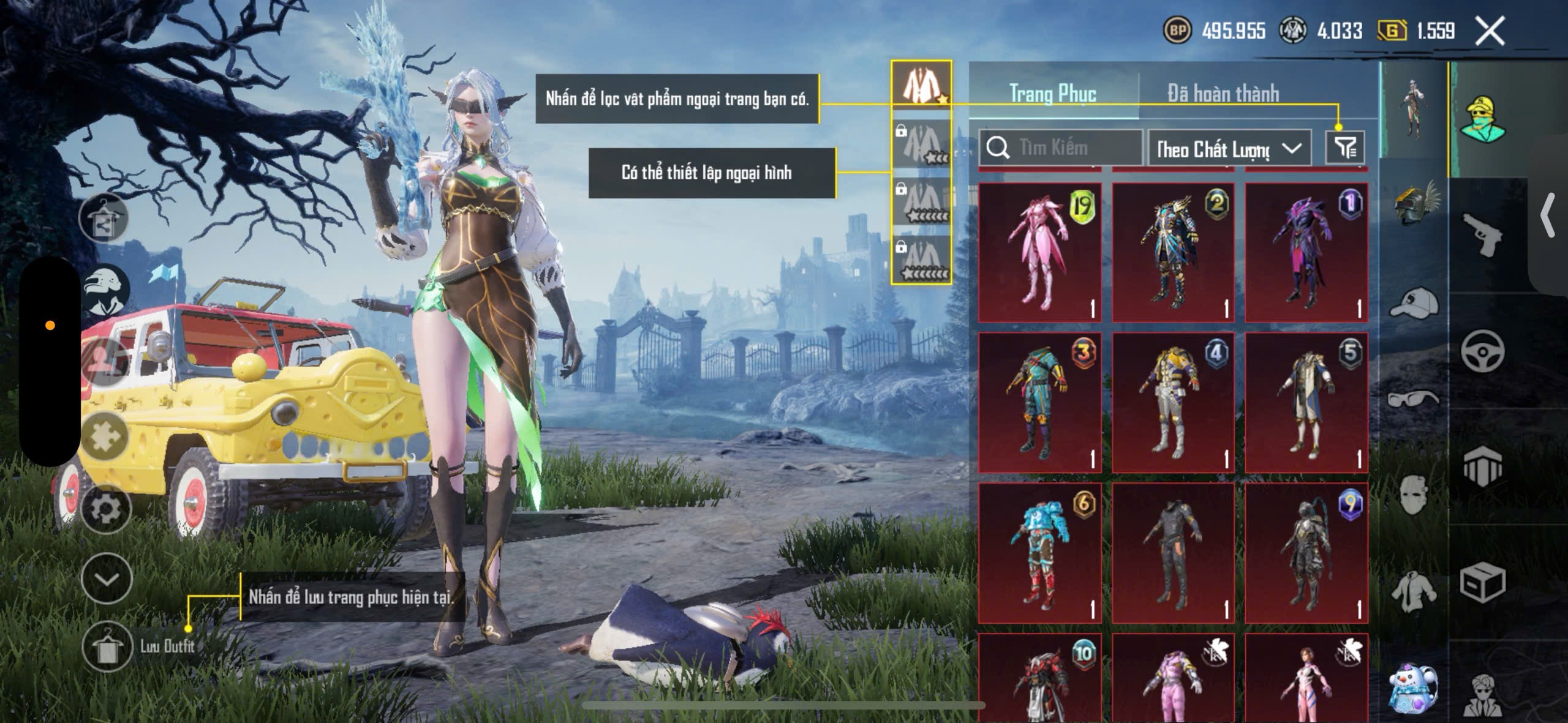This screenshot has width=1568, height=723.
Task: Select the blue ice armor outfit badge 6
Action: 1040,553
